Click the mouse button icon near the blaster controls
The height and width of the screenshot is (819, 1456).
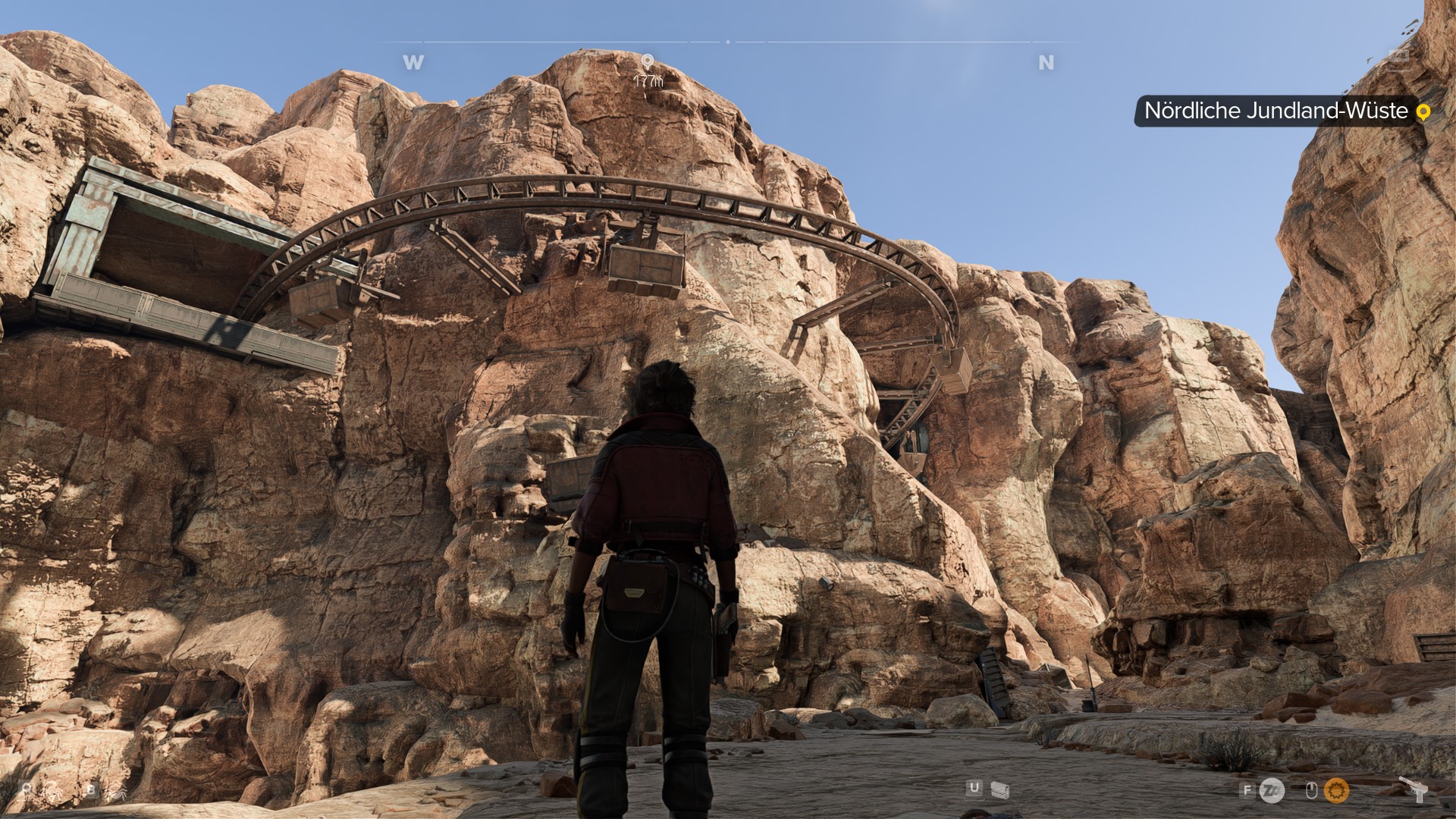(1312, 789)
